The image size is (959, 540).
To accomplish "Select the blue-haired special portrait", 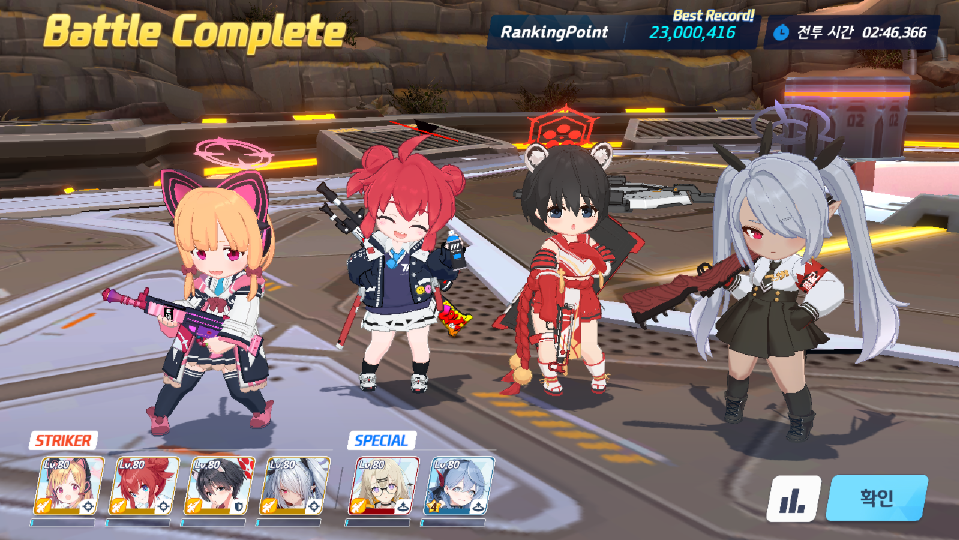I will (x=459, y=486).
